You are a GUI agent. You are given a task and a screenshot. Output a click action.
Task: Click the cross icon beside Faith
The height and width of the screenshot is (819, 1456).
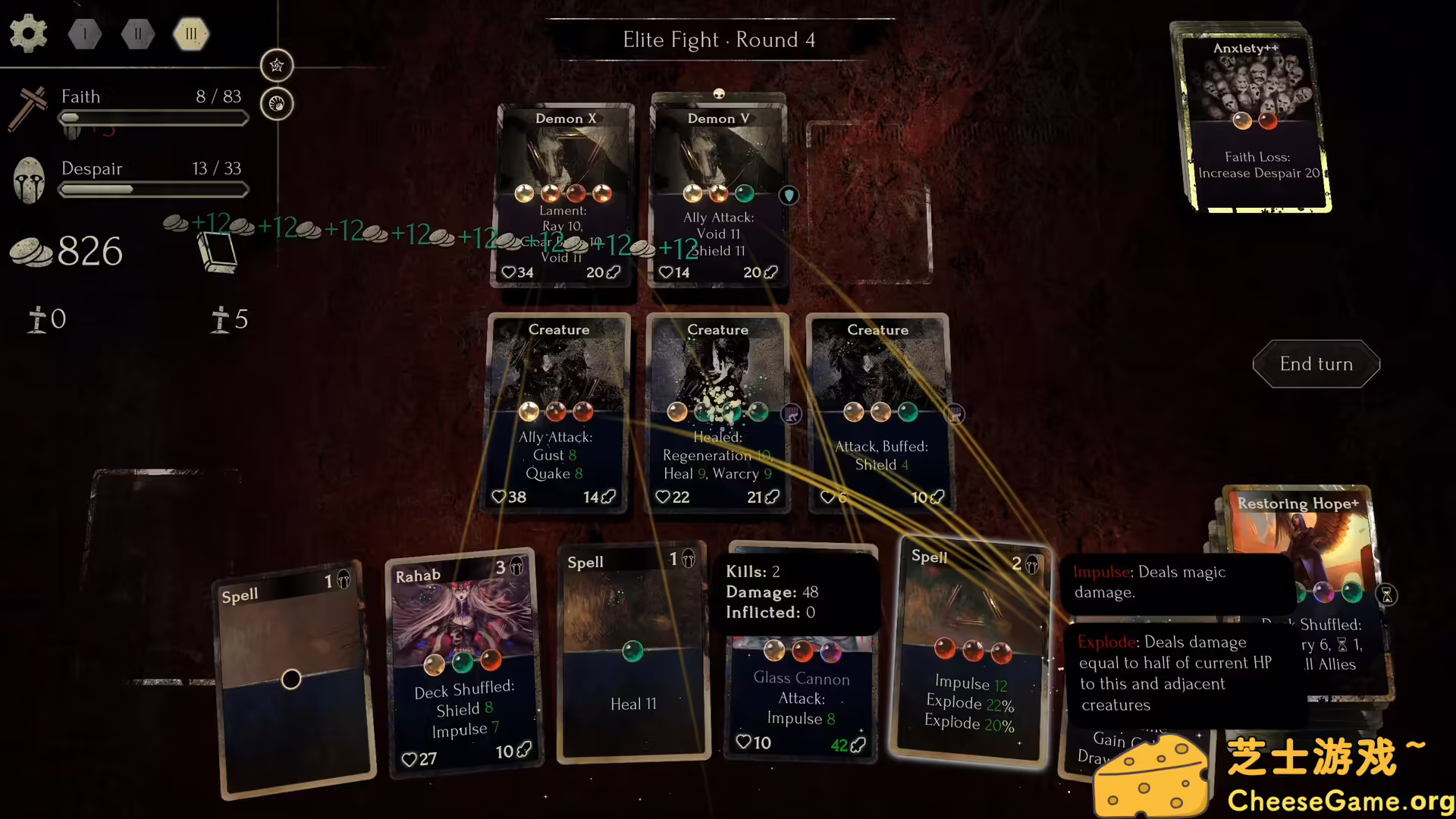29,108
